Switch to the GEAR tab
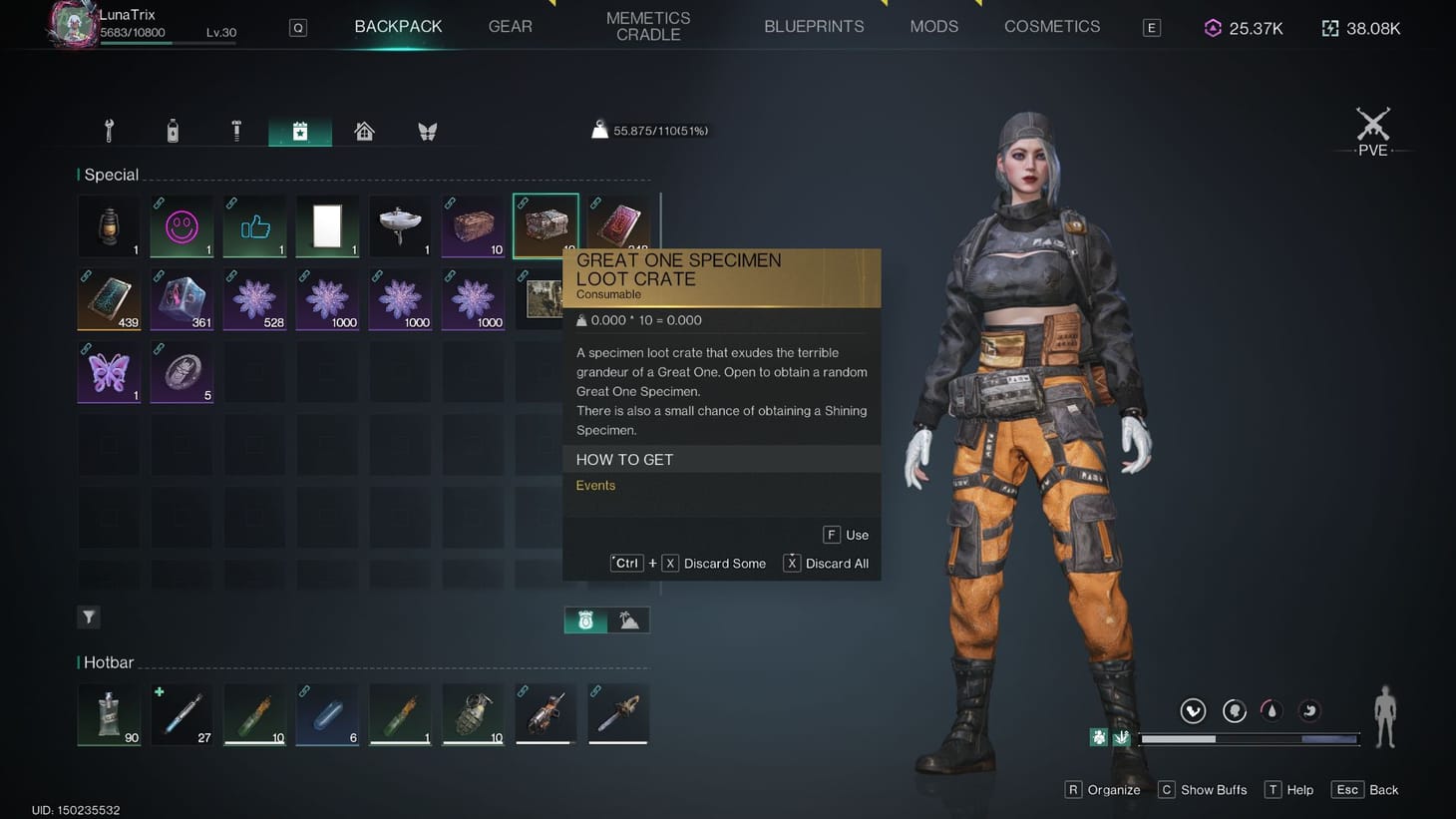Image resolution: width=1456 pixels, height=819 pixels. point(510,26)
